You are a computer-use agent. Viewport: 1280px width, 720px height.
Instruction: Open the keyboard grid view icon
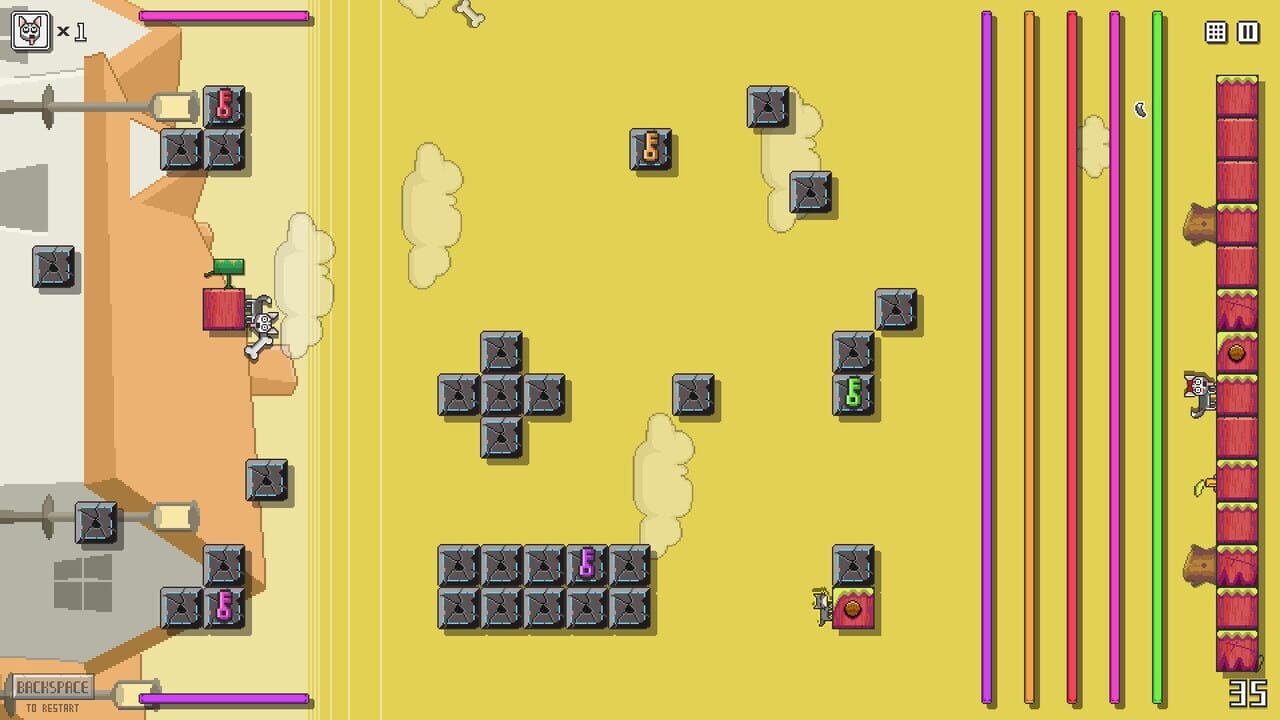click(x=1216, y=32)
